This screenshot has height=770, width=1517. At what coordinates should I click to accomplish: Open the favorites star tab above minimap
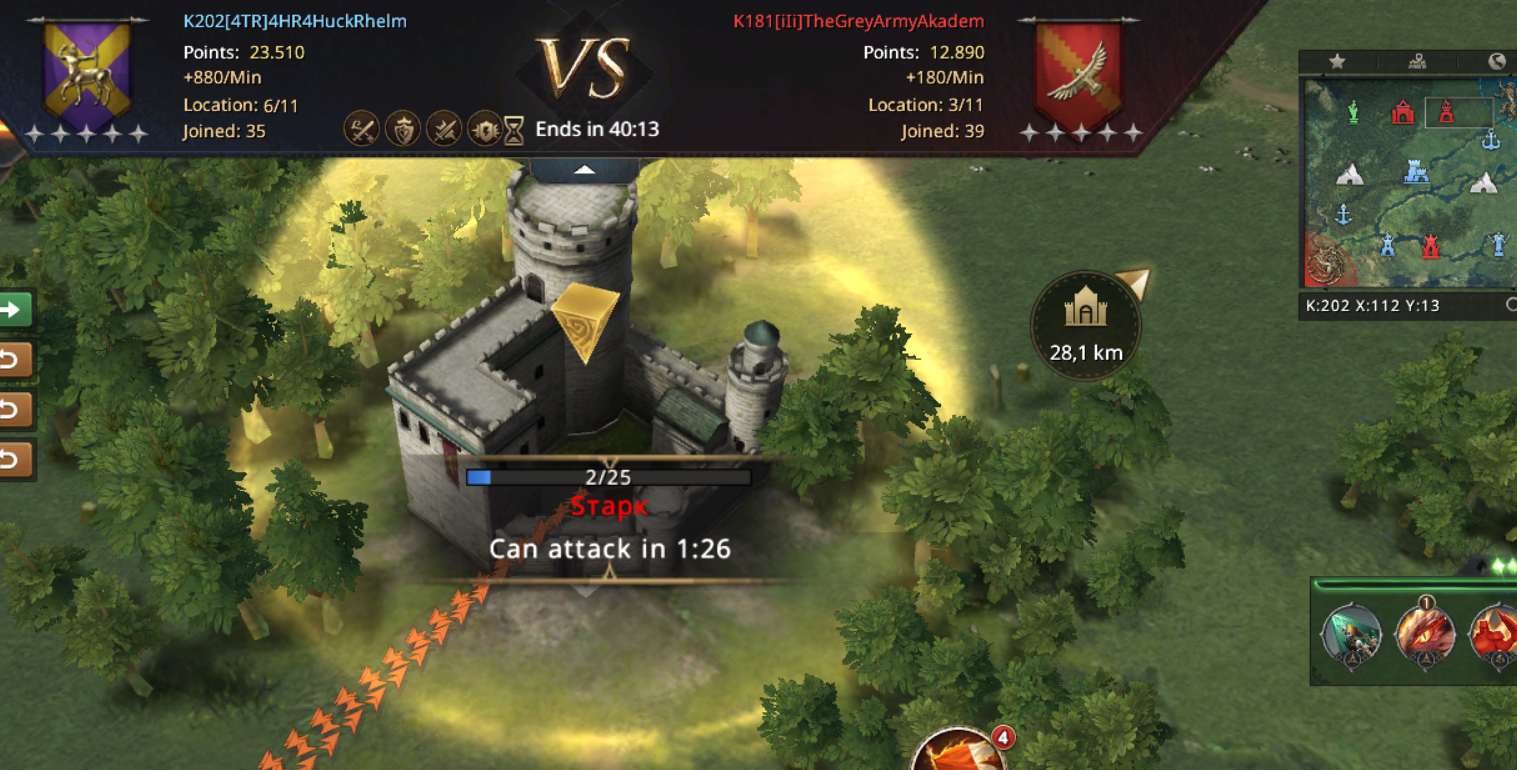[1337, 62]
